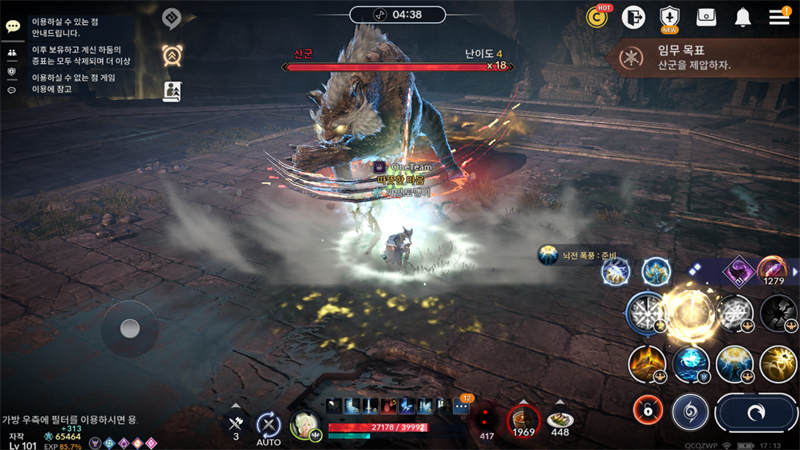Open the main hamburger menu
800x450 pixels.
(779, 16)
